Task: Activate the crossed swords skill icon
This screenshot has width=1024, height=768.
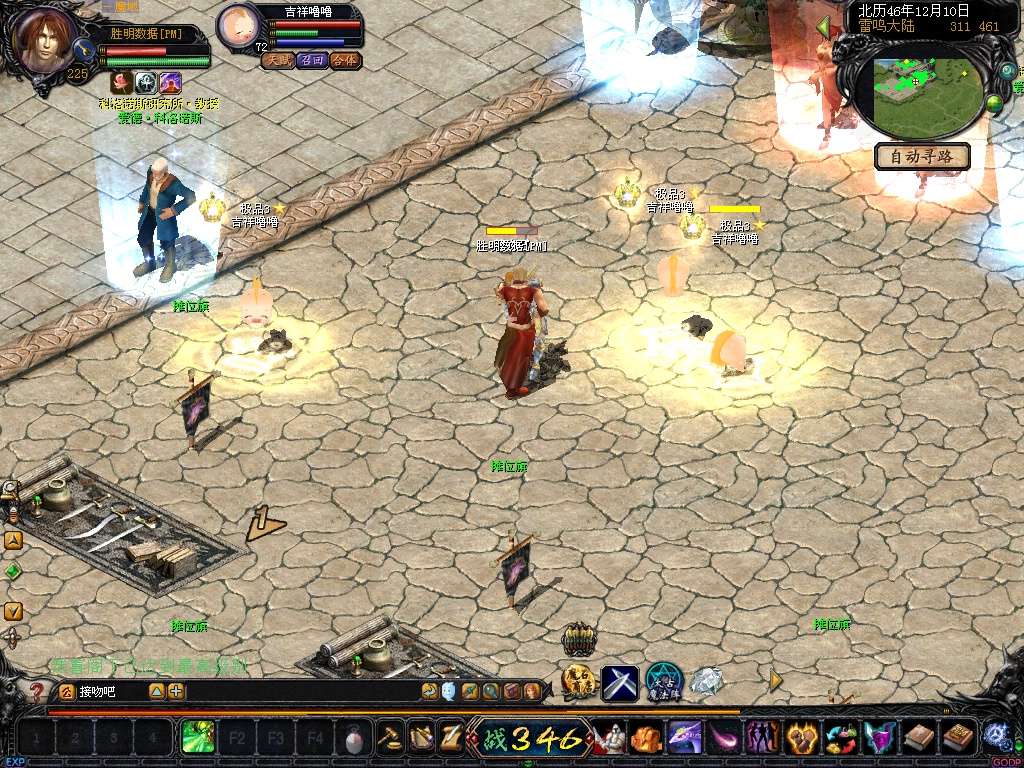Action: click(x=619, y=683)
